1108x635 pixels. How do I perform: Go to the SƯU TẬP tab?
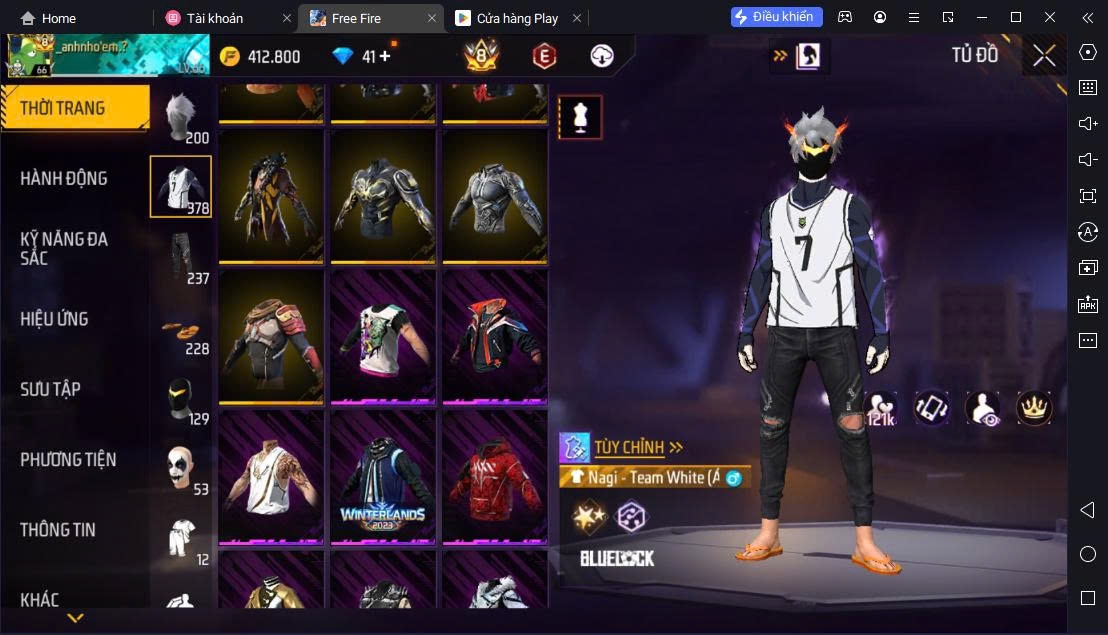click(x=50, y=389)
